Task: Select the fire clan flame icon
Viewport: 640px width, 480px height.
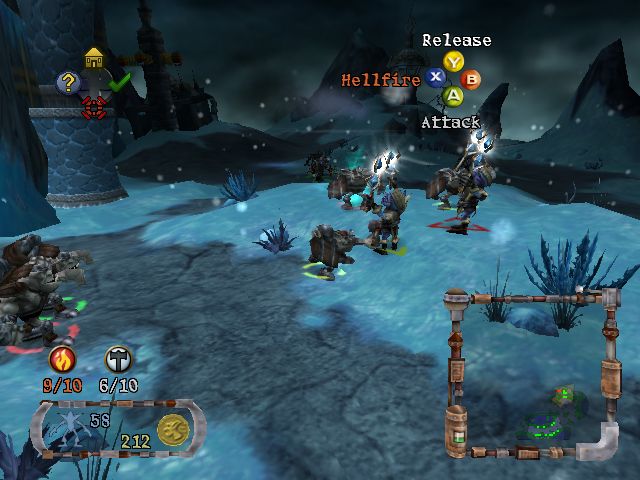Action: coord(60,360)
